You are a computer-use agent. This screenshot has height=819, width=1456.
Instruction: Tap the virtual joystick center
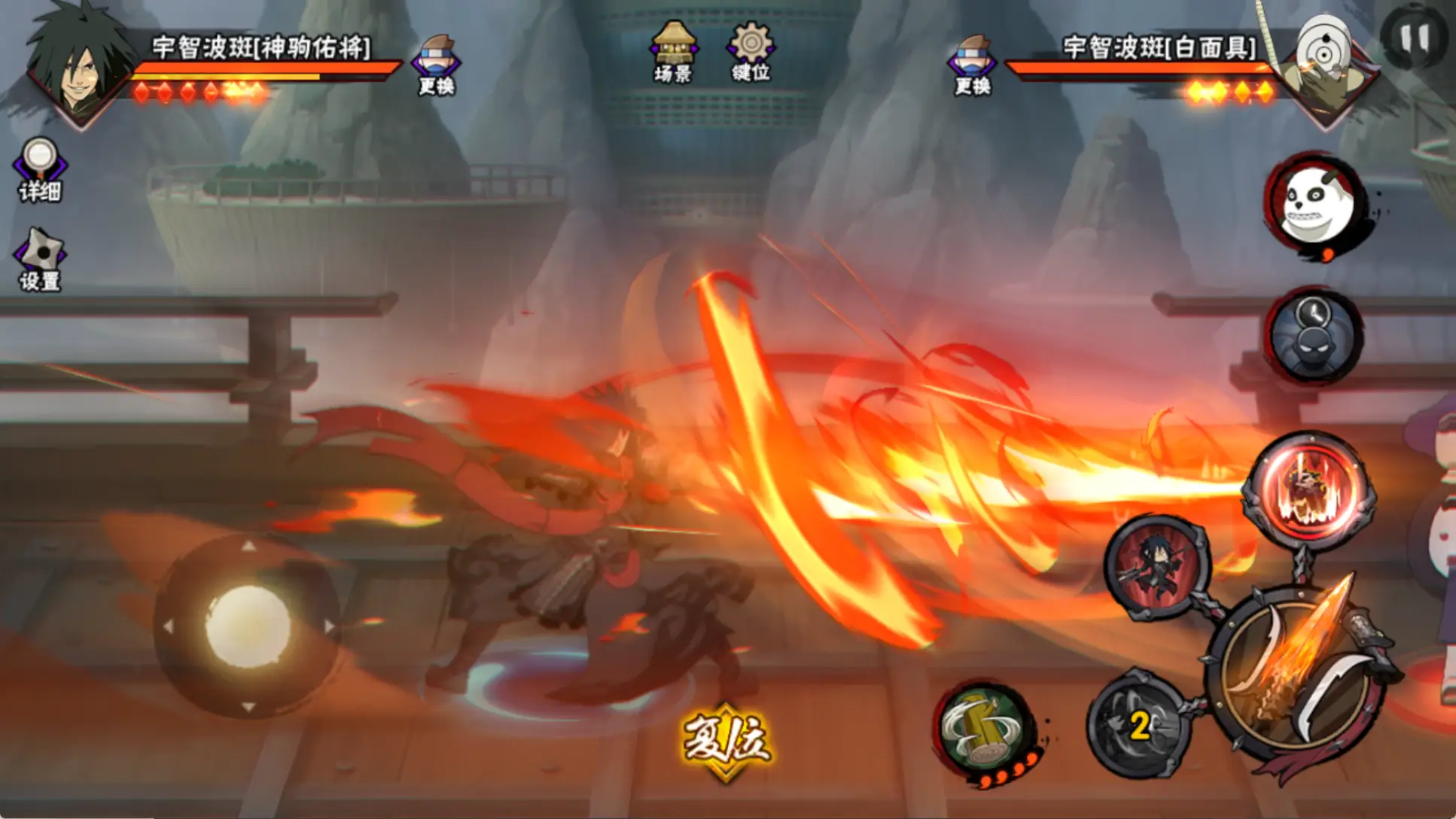coord(248,626)
